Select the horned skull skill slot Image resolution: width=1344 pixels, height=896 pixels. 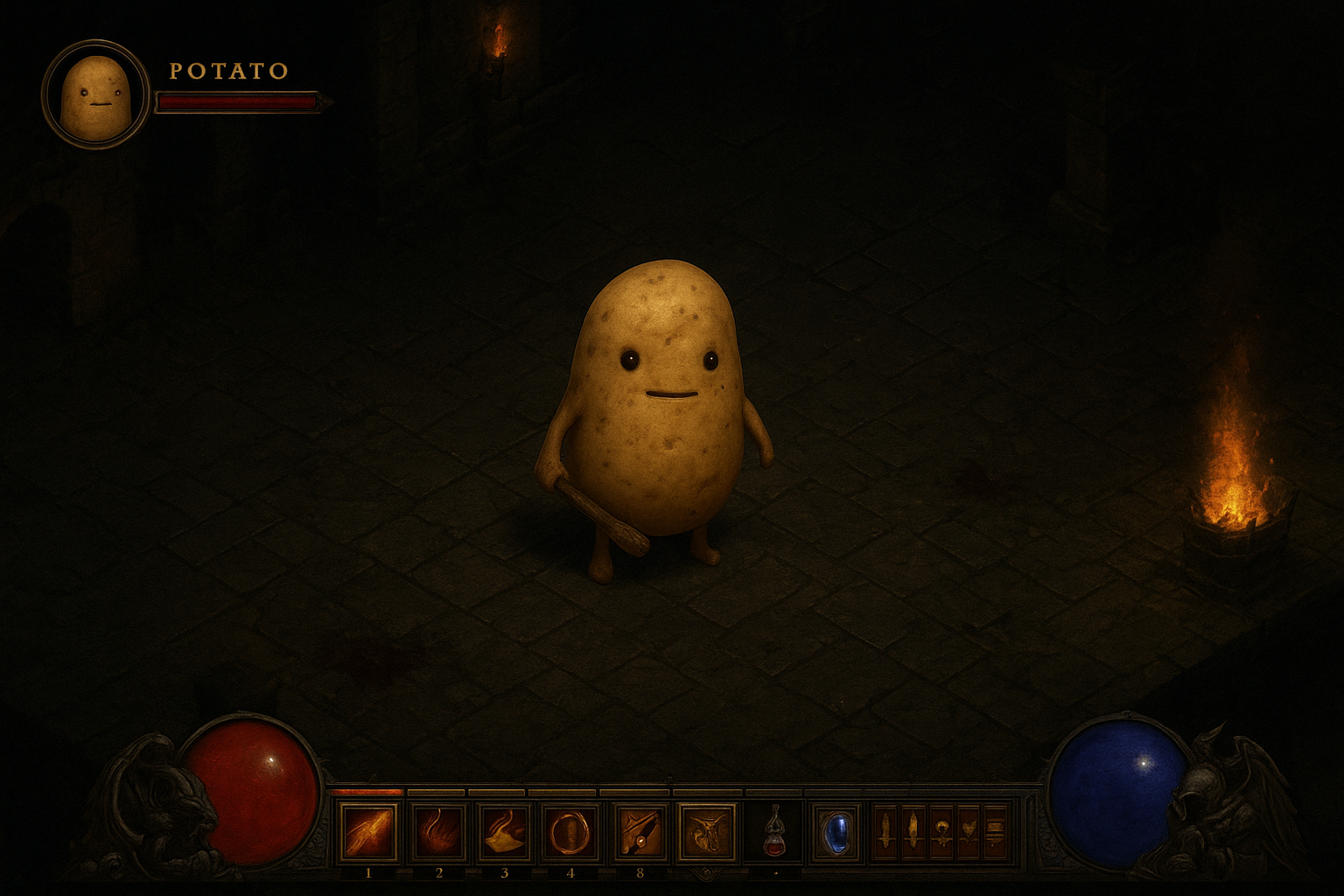[707, 832]
